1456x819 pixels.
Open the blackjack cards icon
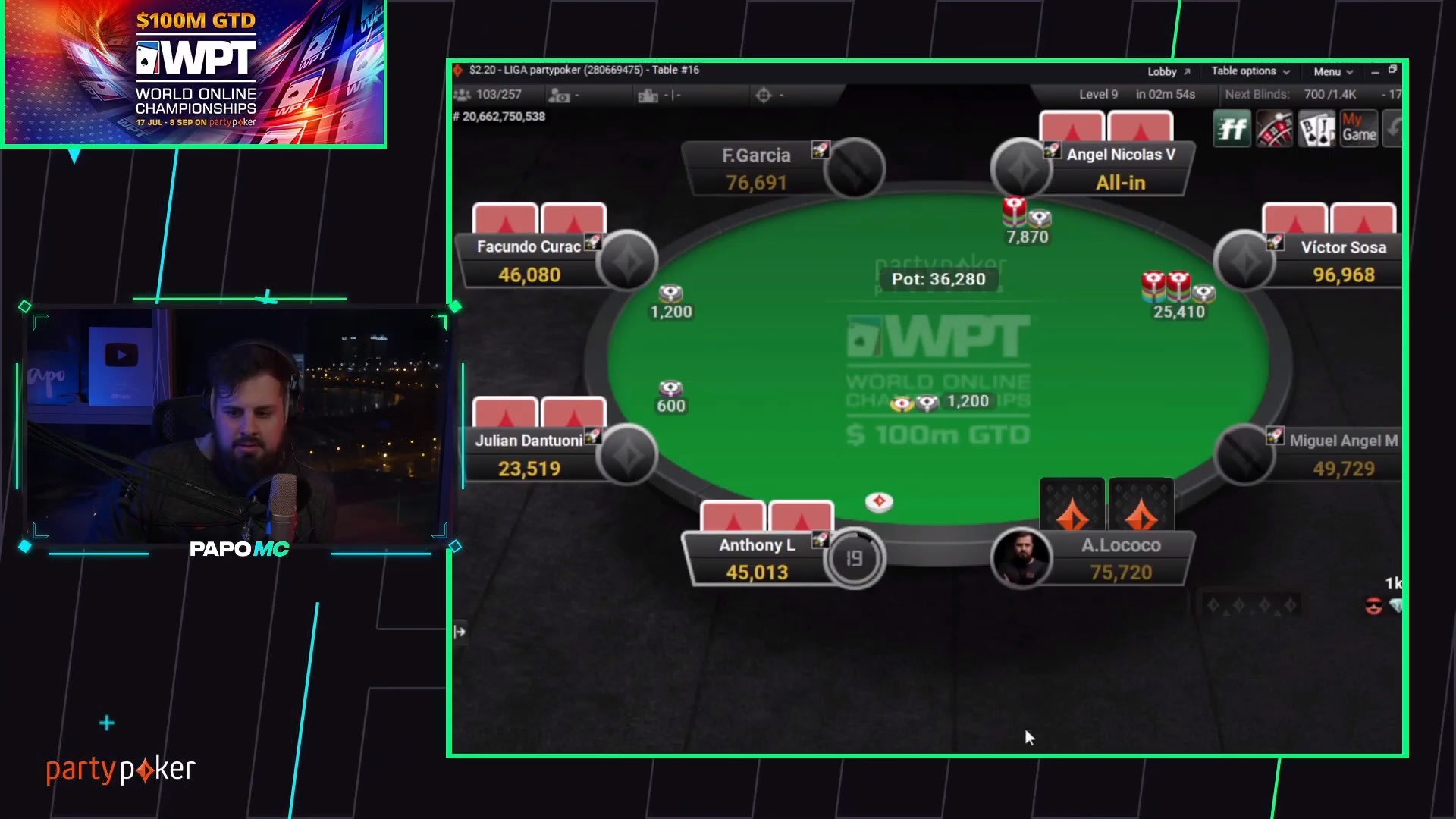pos(1316,127)
